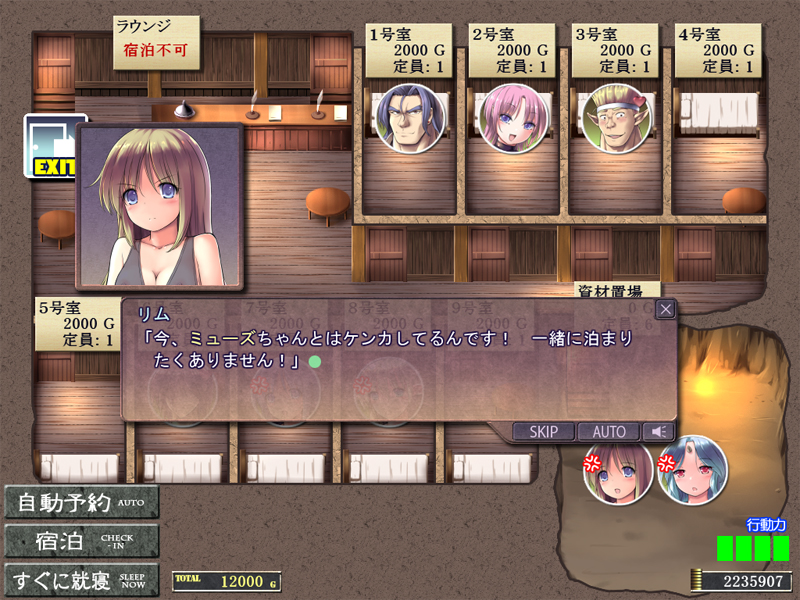Image resolution: width=800 pixels, height=600 pixels.
Task: Select the pink-haired girl in room 2
Action: (x=513, y=118)
